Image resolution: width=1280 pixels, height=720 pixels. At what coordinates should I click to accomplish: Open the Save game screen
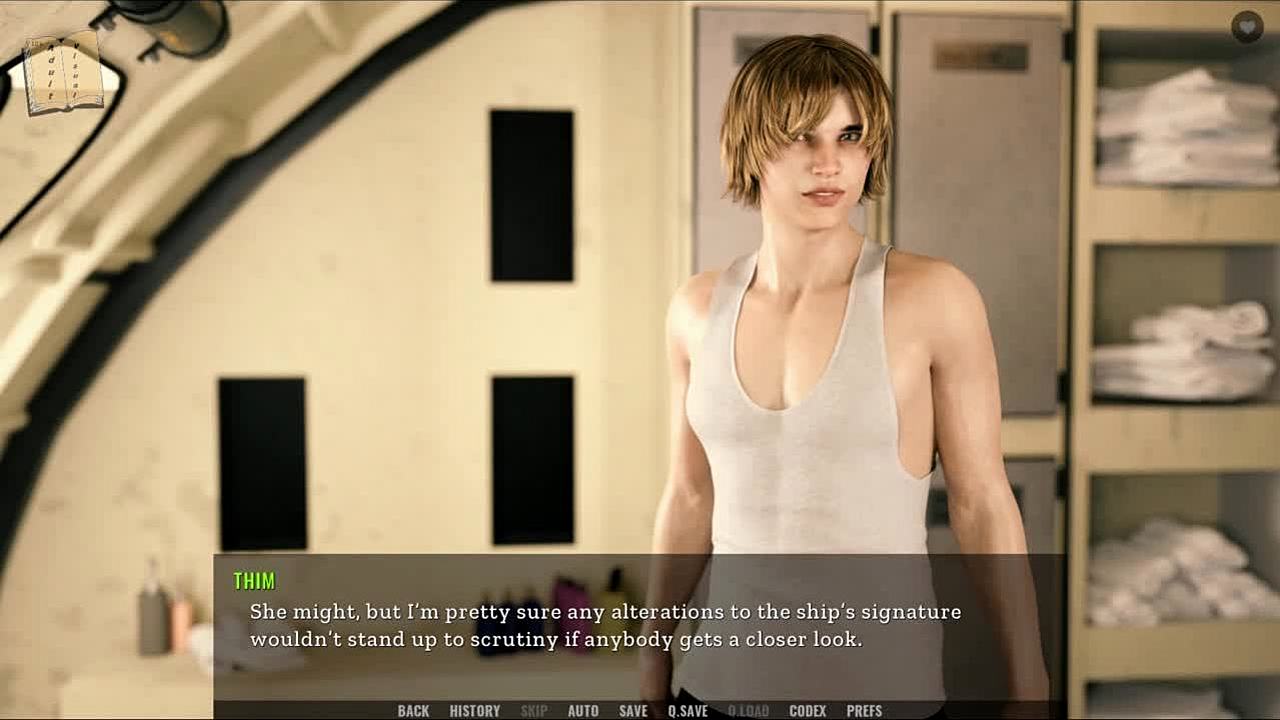[x=633, y=711]
